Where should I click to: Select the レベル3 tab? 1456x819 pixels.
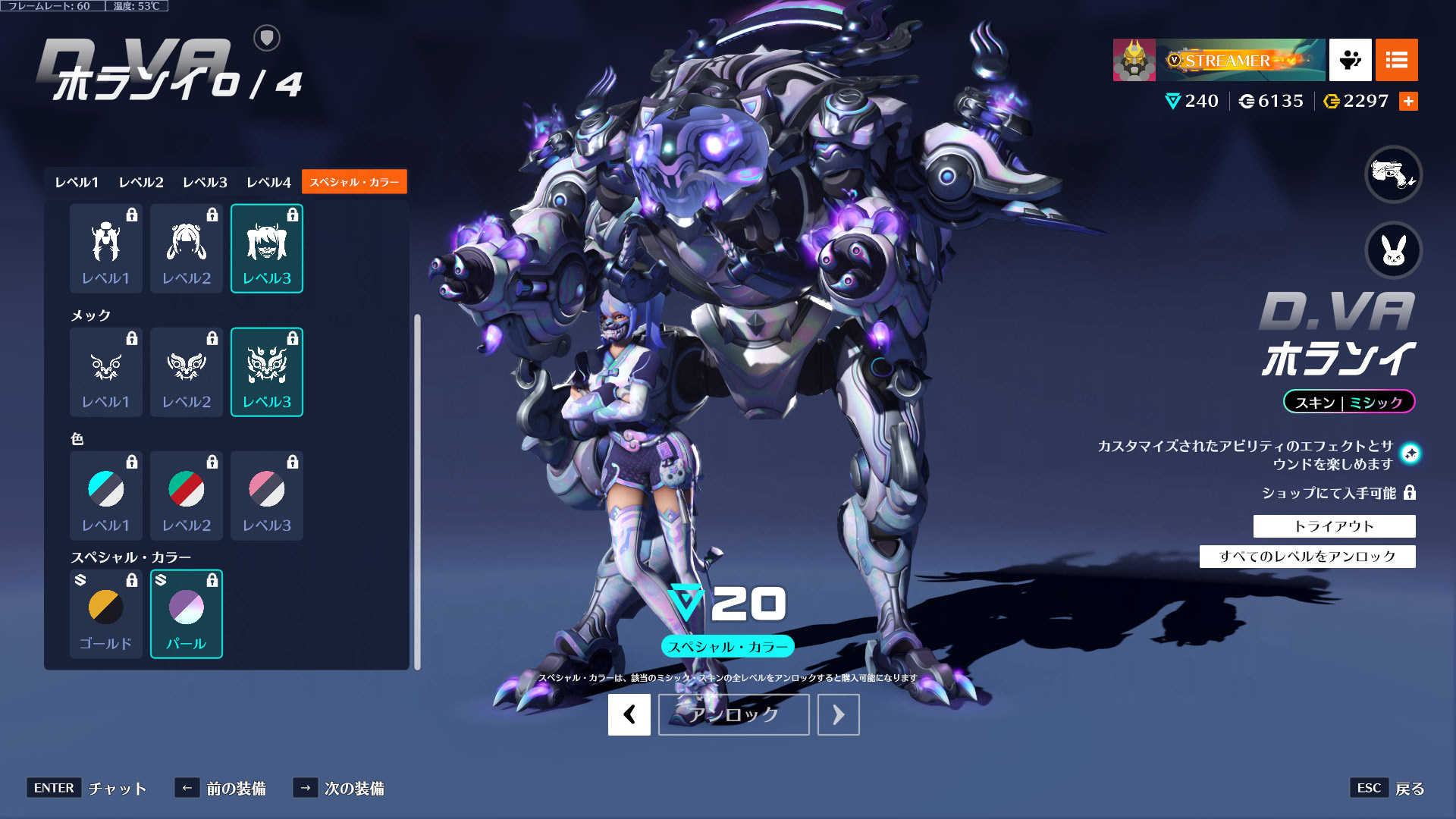click(x=205, y=182)
